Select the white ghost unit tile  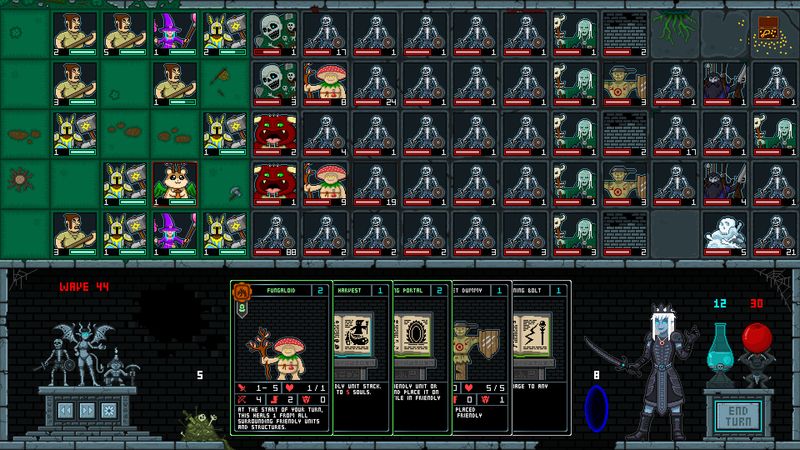point(724,232)
